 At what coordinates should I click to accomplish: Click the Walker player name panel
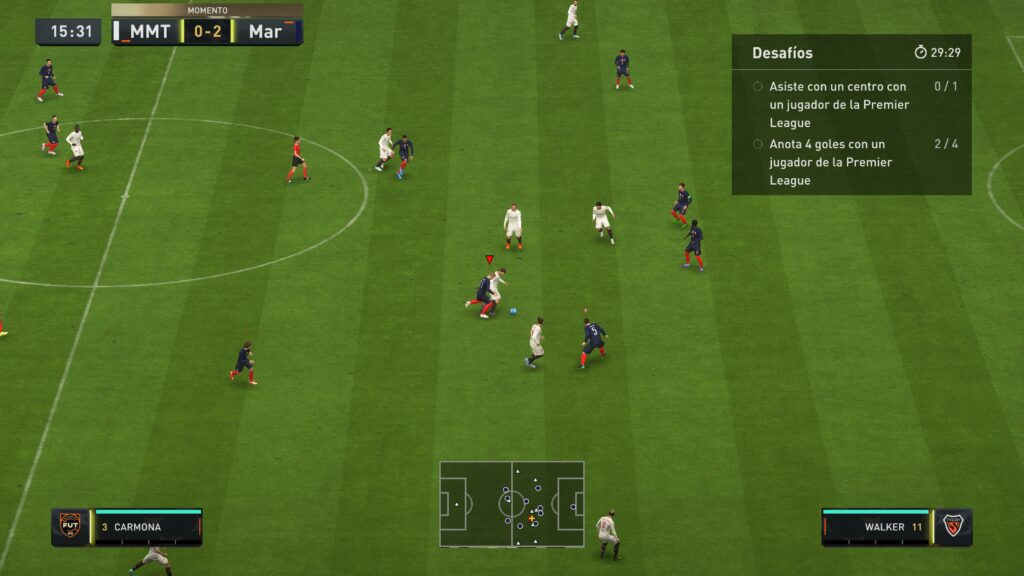(x=876, y=527)
